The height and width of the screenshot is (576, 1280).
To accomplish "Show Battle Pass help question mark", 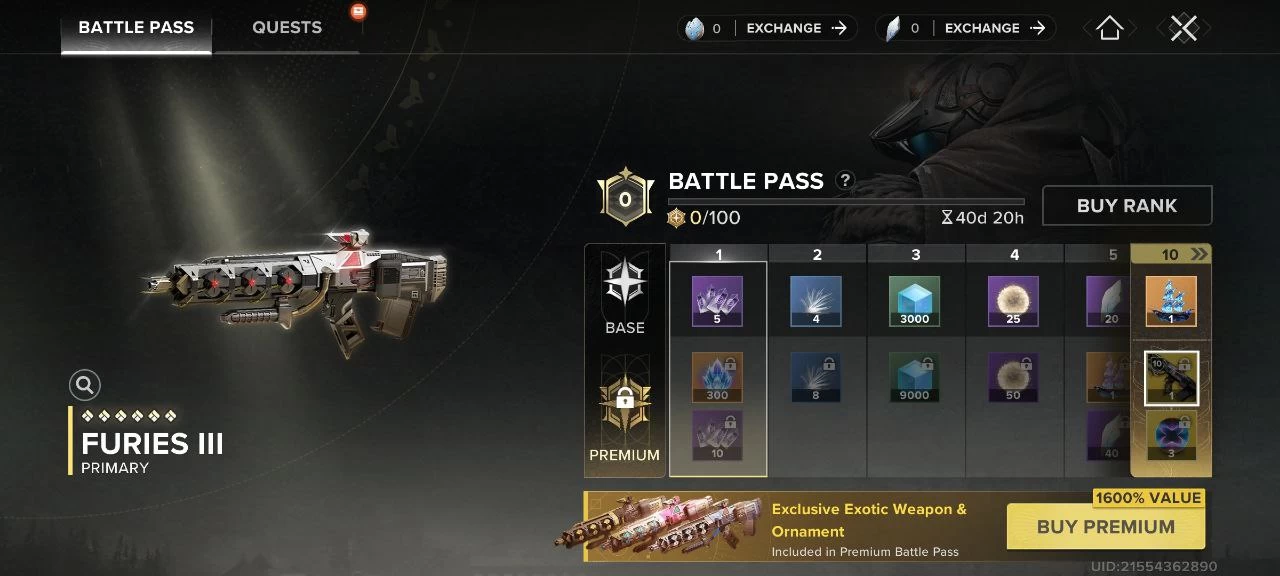I will (x=845, y=181).
